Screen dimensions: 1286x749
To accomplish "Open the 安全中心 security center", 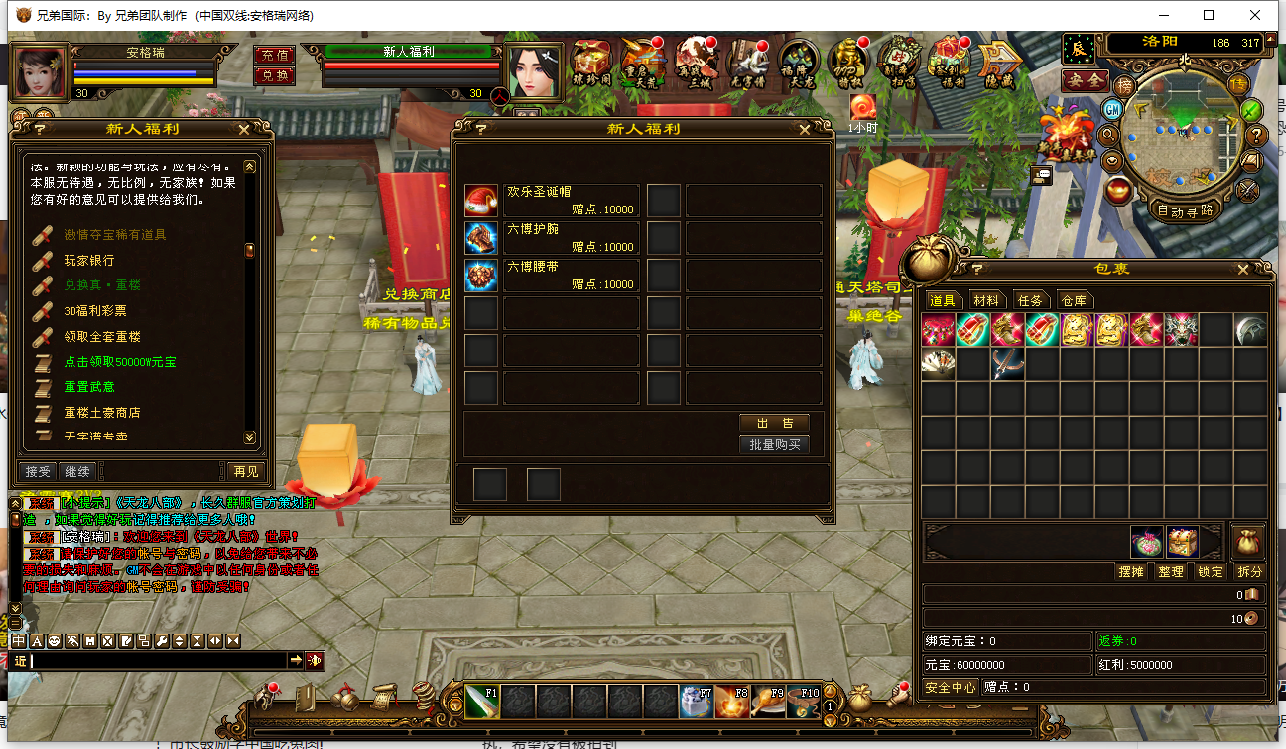I will [950, 688].
